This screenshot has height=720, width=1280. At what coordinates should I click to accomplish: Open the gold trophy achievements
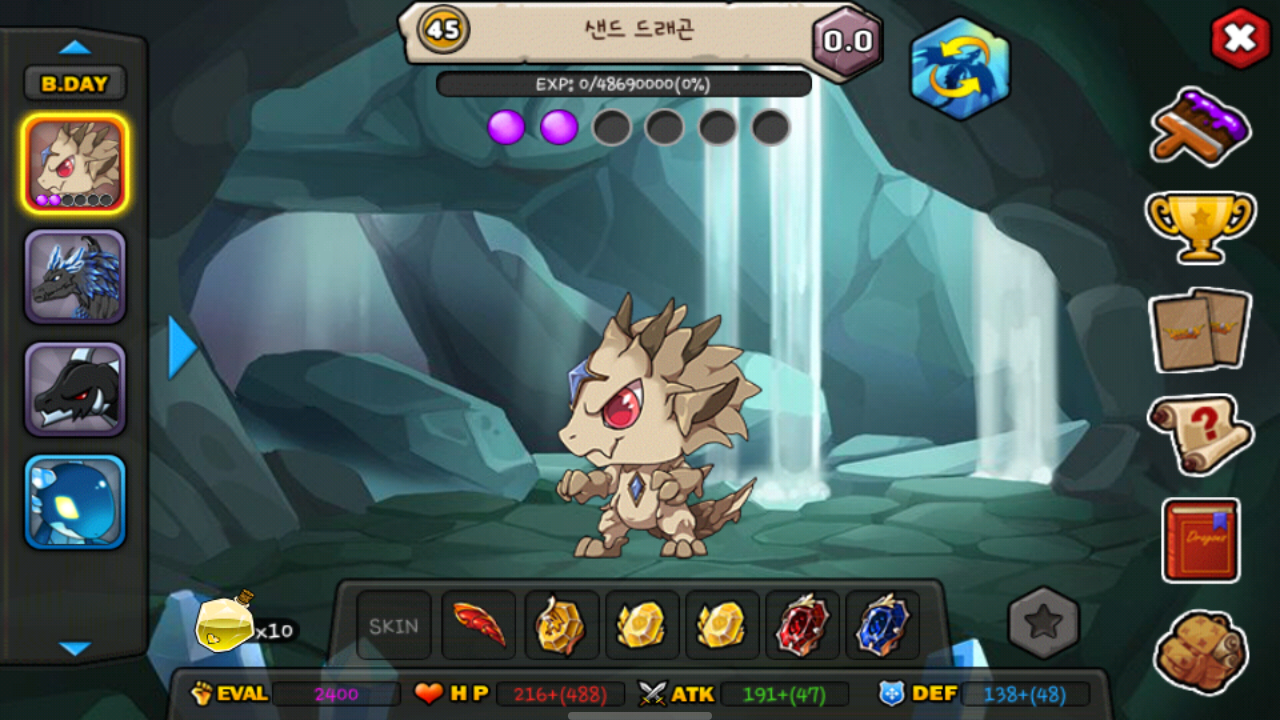(x=1200, y=224)
